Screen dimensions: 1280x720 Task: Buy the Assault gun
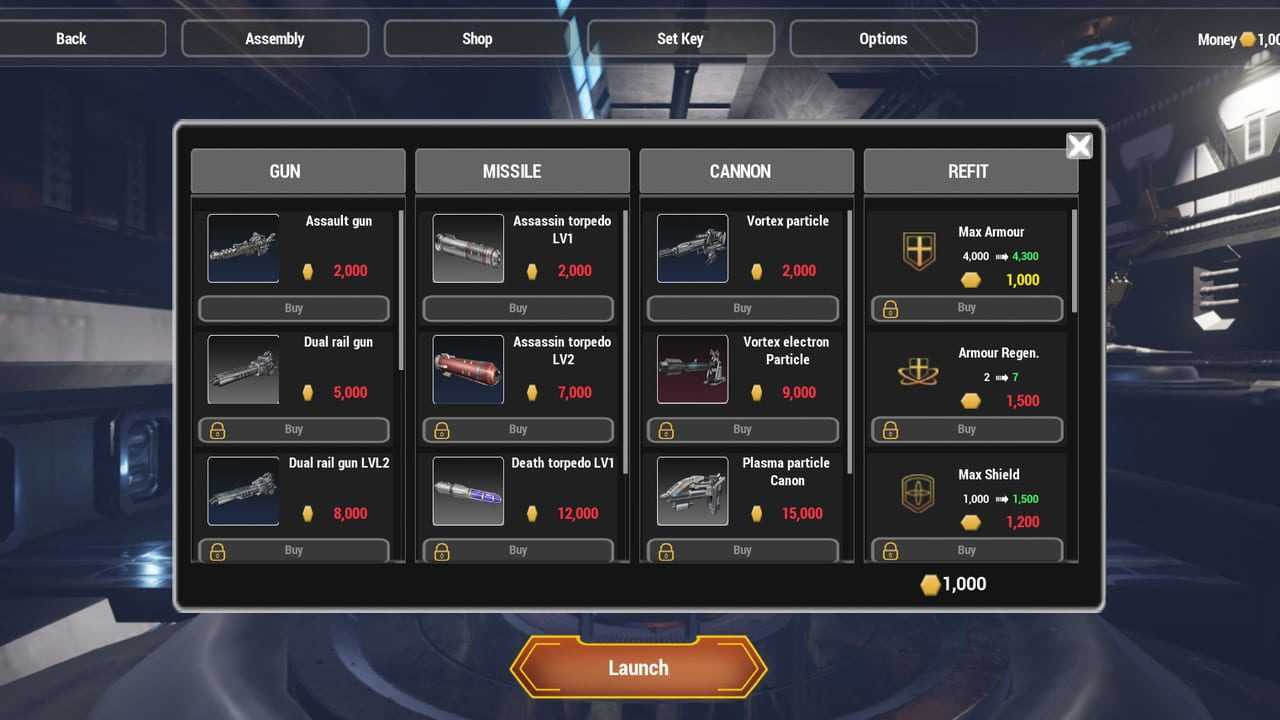tap(294, 308)
